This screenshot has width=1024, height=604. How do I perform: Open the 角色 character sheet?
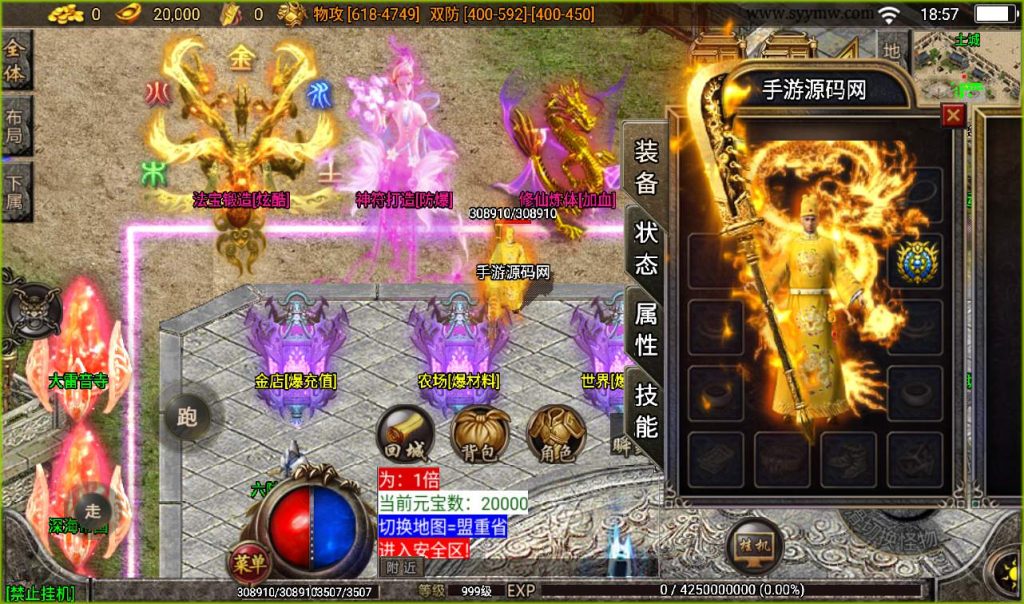tap(556, 434)
